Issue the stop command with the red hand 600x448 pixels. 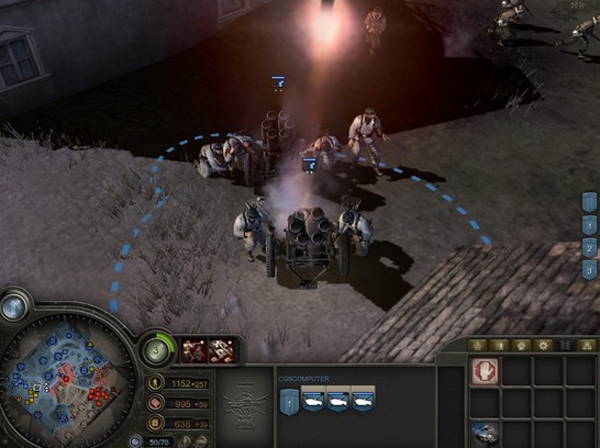pyautogui.click(x=484, y=372)
